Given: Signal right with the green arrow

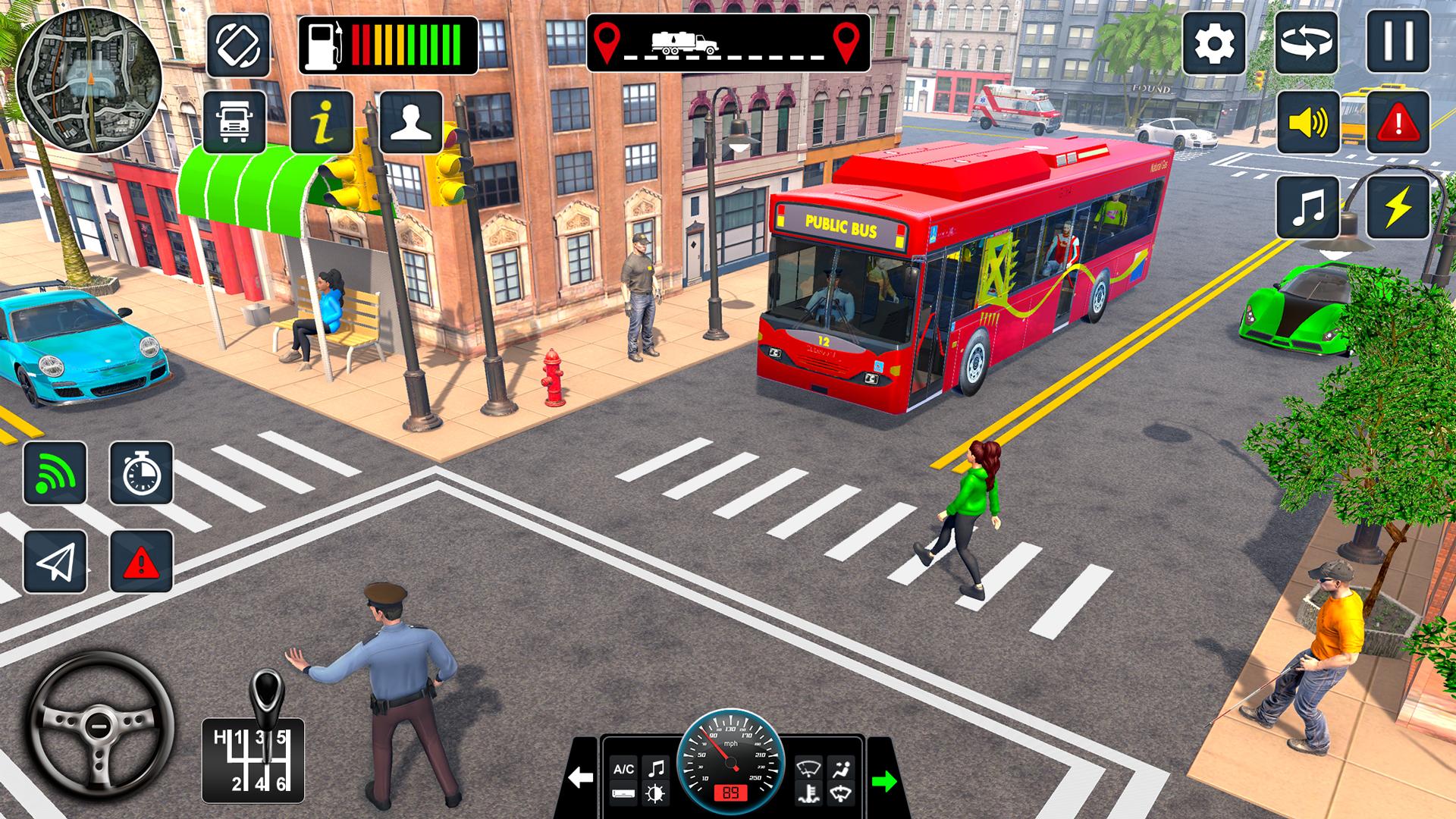Looking at the screenshot, I should click(884, 780).
